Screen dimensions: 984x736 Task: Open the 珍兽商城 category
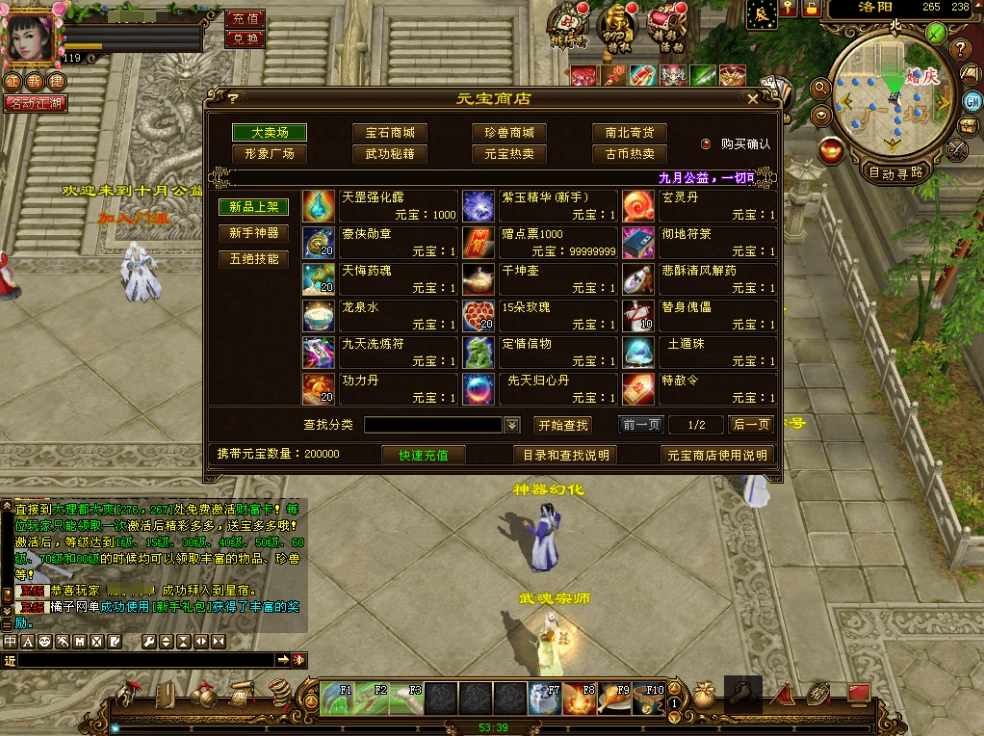point(509,132)
